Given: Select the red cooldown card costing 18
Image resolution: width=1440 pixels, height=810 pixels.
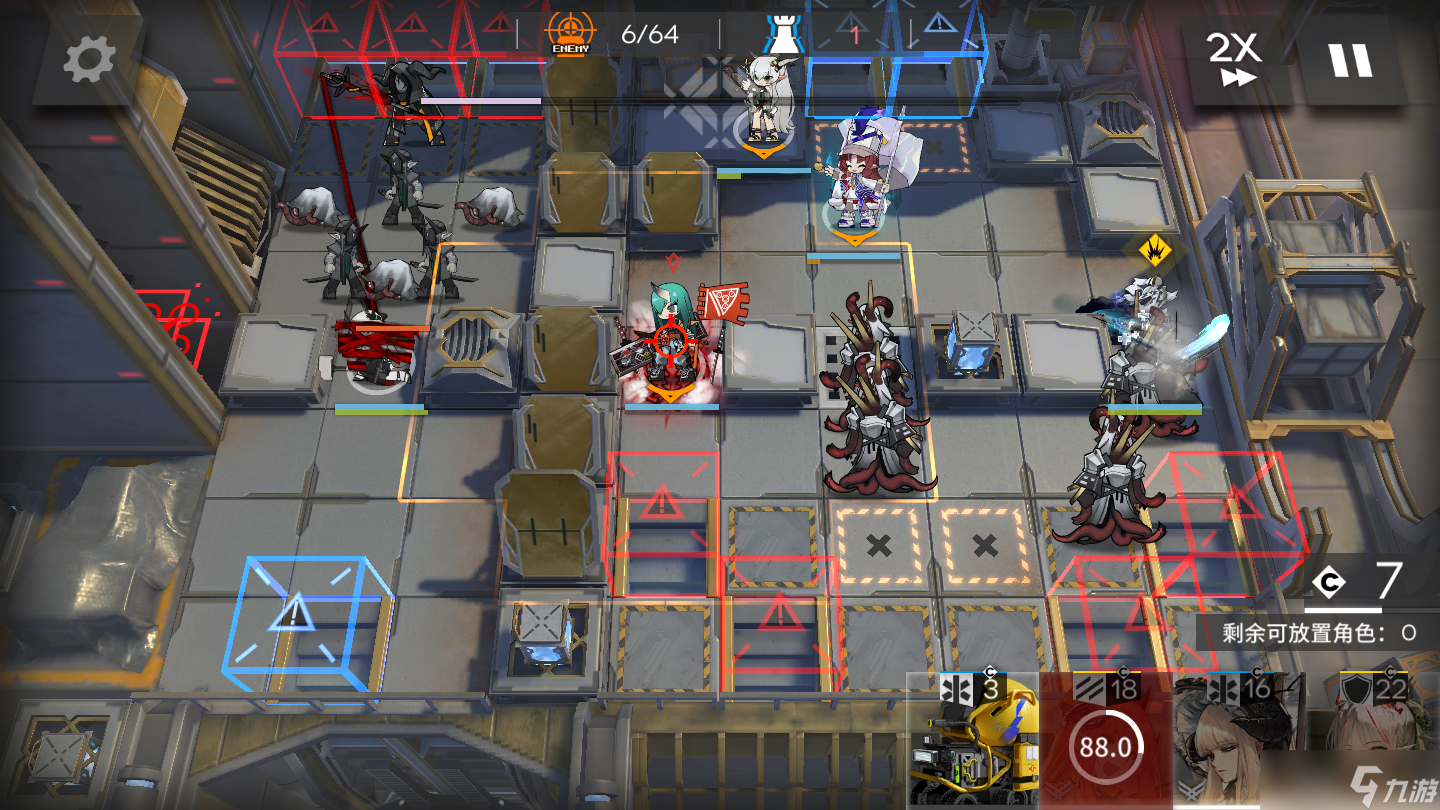Looking at the screenshot, I should tap(1105, 741).
